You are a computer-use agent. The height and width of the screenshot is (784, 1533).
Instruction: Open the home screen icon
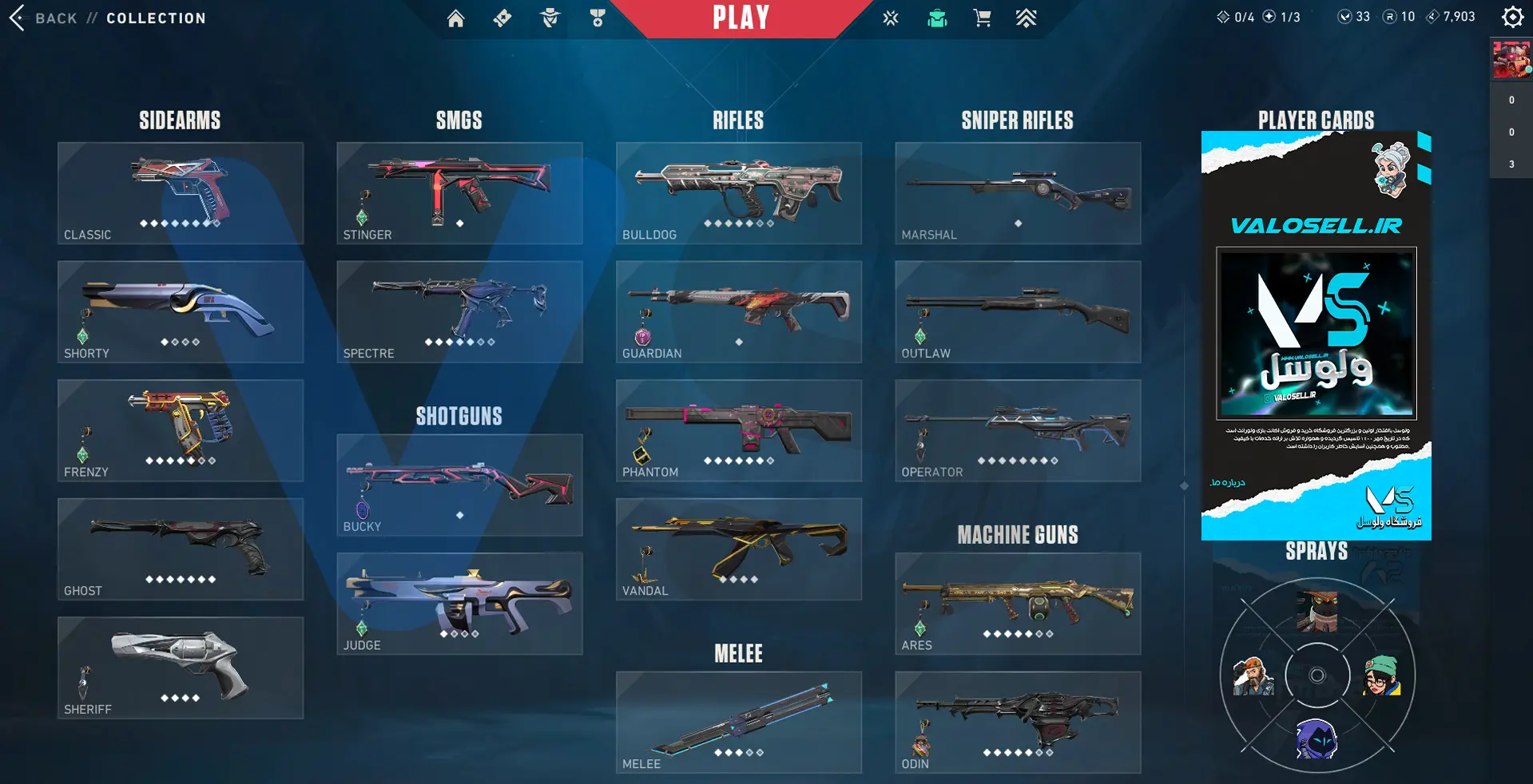click(455, 18)
